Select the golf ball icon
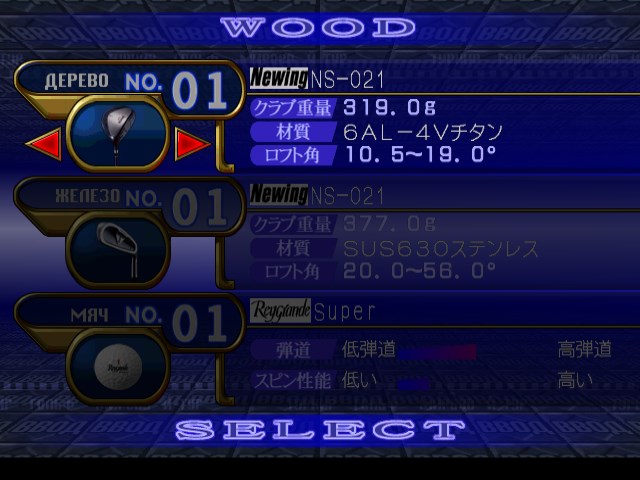This screenshot has height=480, width=640. point(117,366)
